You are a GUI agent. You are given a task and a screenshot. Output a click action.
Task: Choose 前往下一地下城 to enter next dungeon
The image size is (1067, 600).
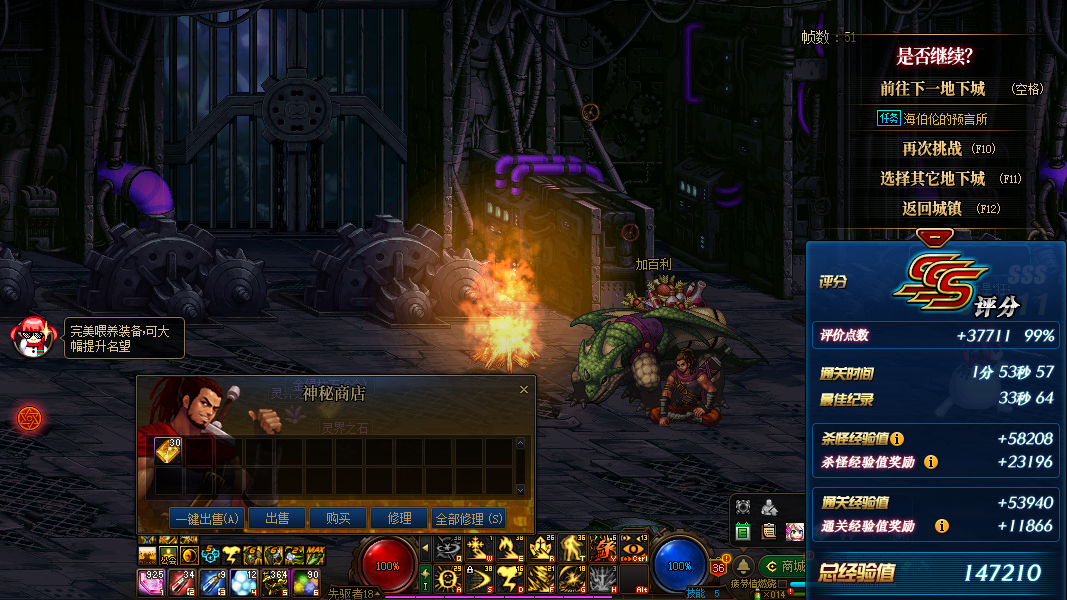point(932,89)
